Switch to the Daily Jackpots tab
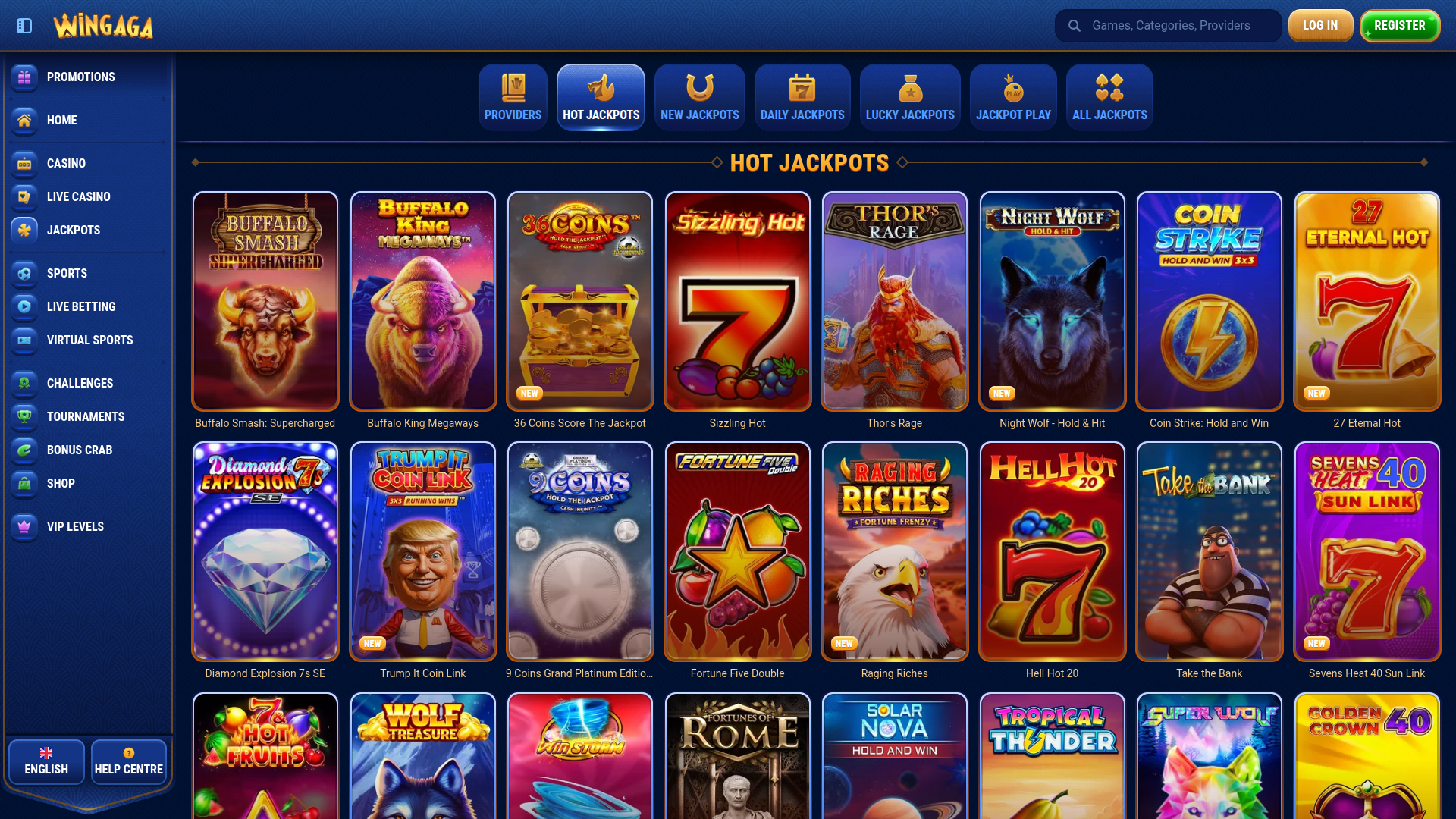Viewport: 1456px width, 819px height. pos(802,97)
